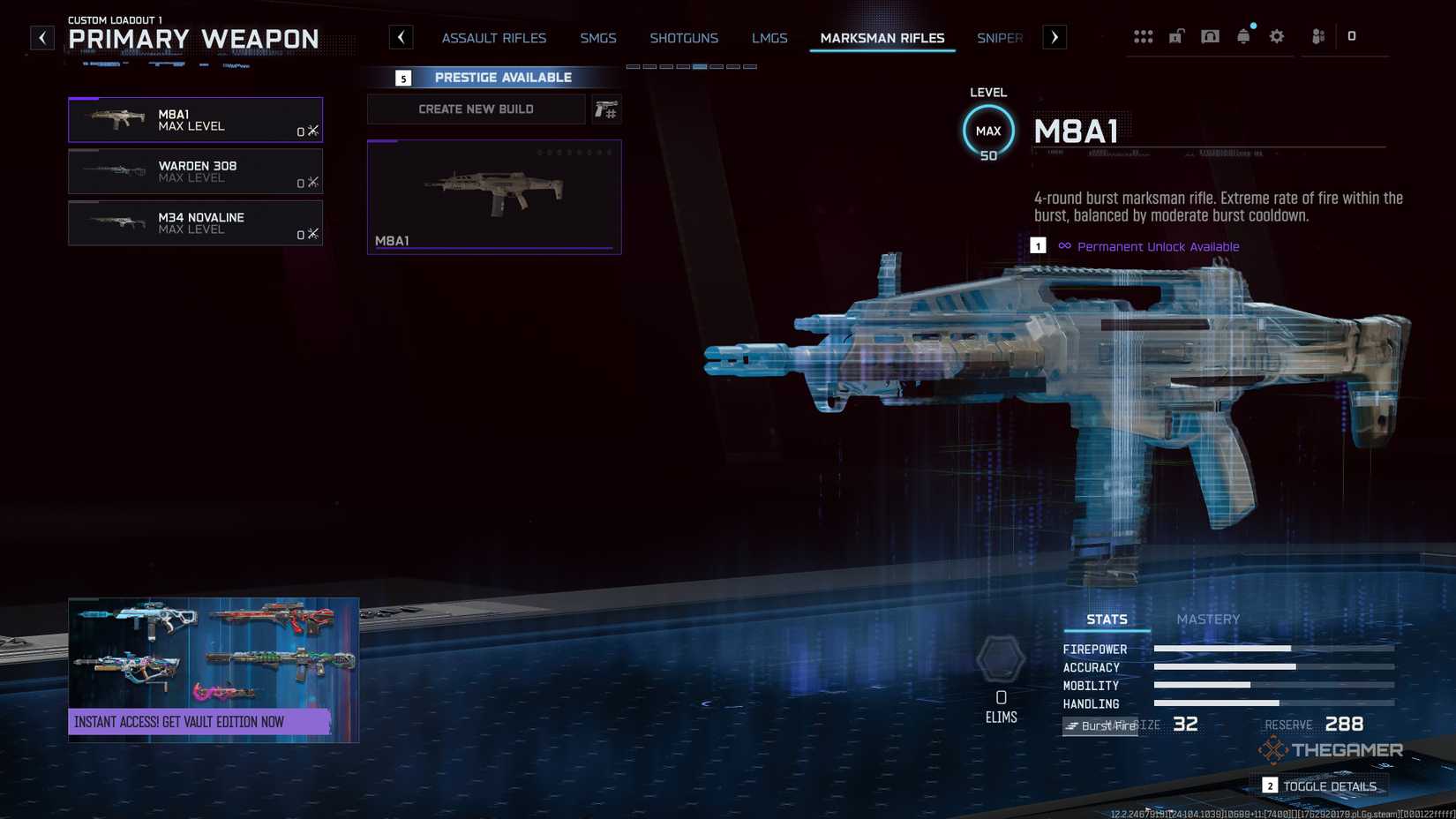
Task: Open the app grid menu icon
Action: coord(1144,36)
